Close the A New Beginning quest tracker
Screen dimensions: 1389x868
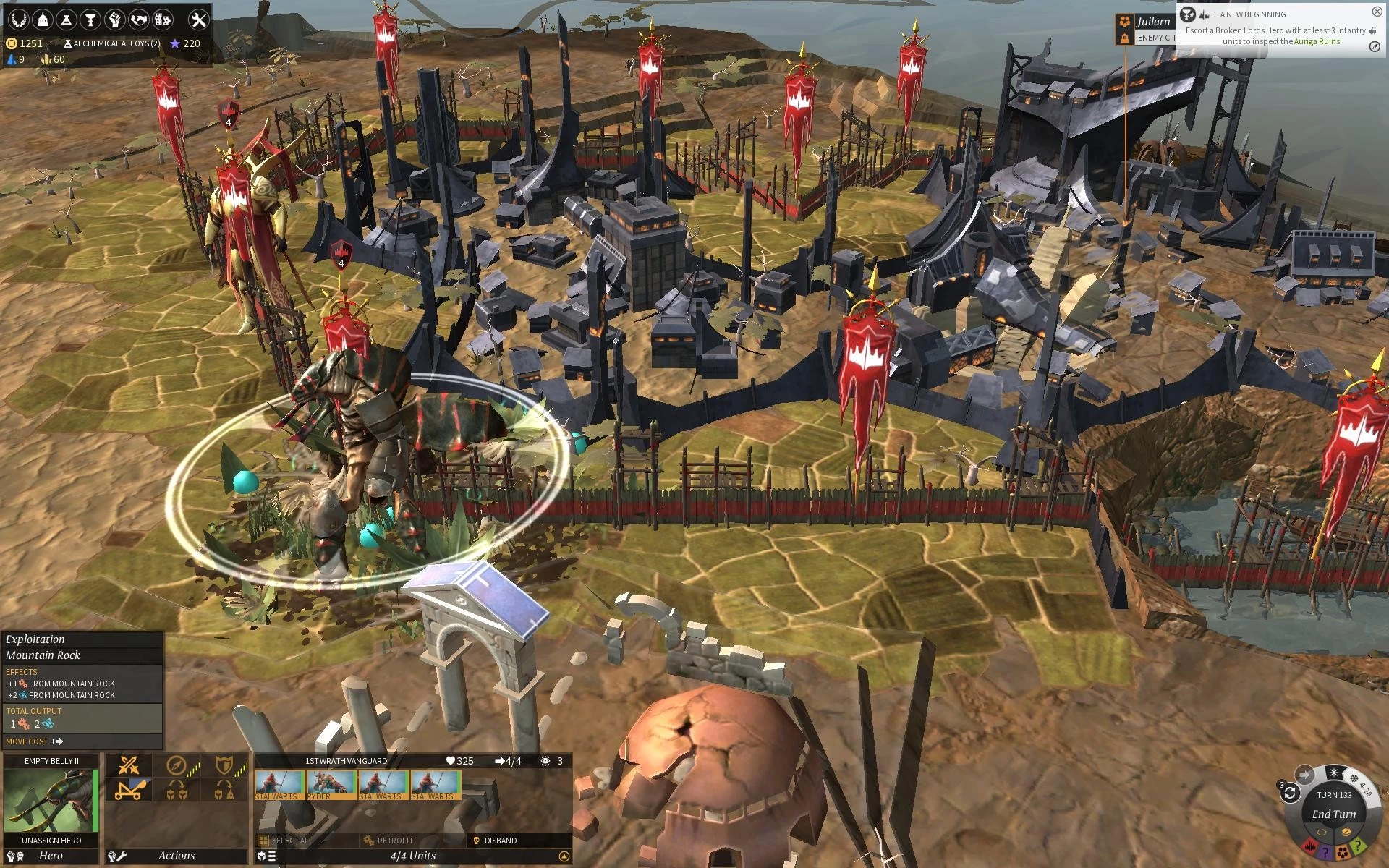(1377, 12)
